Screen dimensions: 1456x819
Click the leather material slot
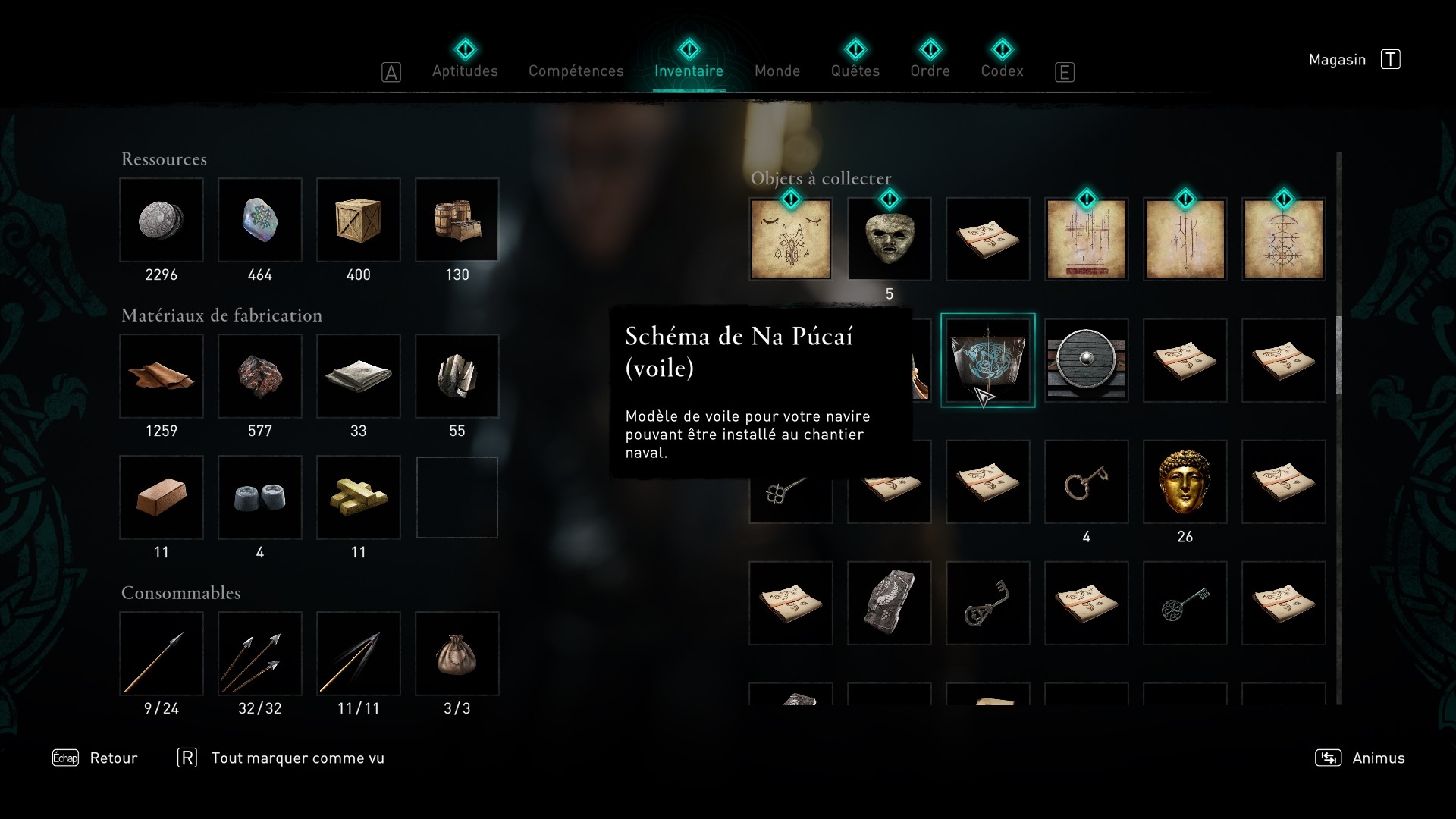162,376
